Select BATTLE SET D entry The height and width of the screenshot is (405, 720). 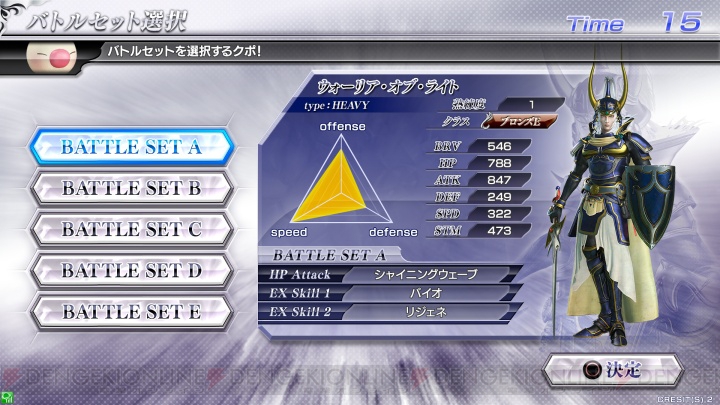tap(131, 270)
